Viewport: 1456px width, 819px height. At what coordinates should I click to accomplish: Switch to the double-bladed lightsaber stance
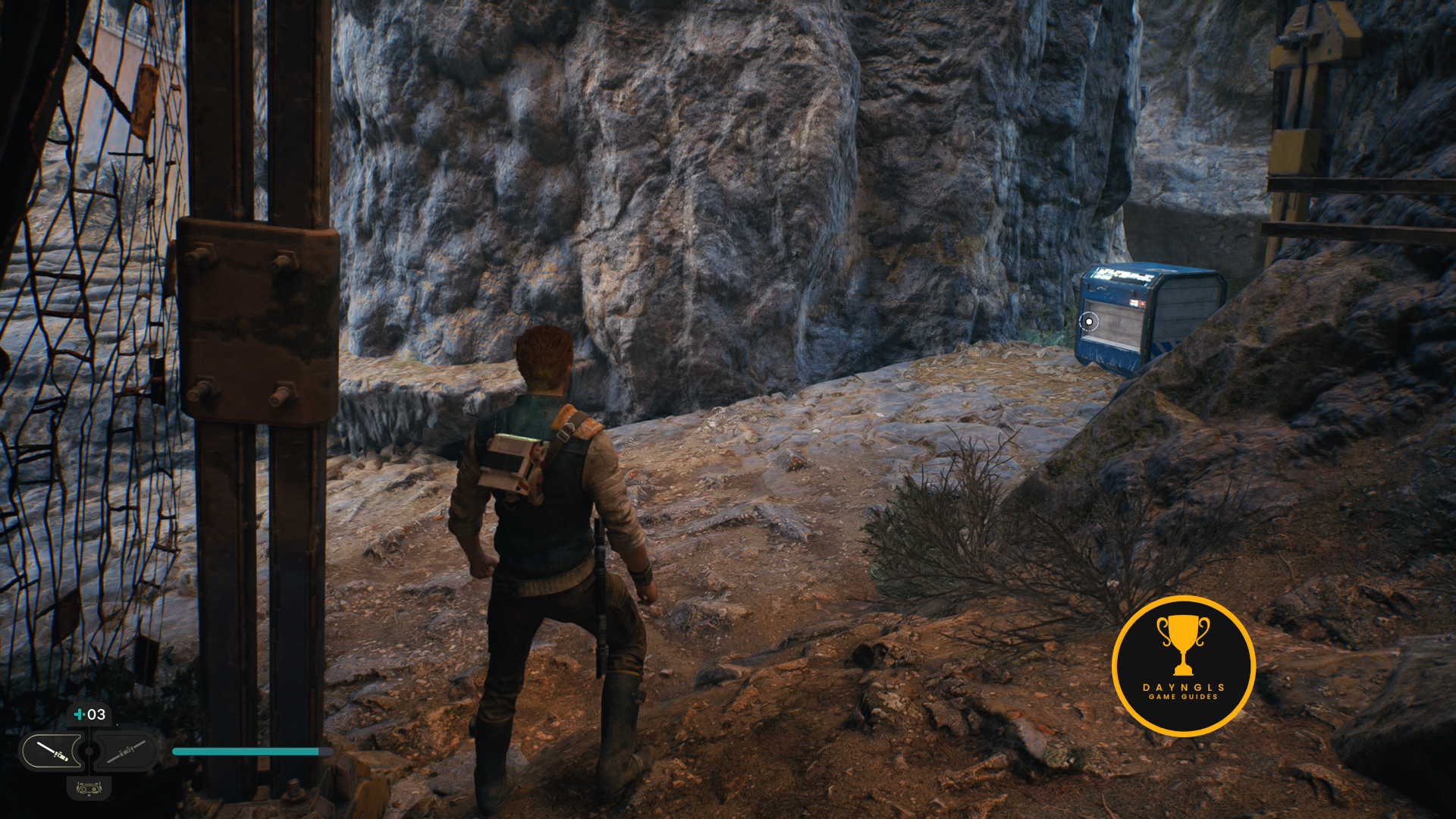point(126,752)
